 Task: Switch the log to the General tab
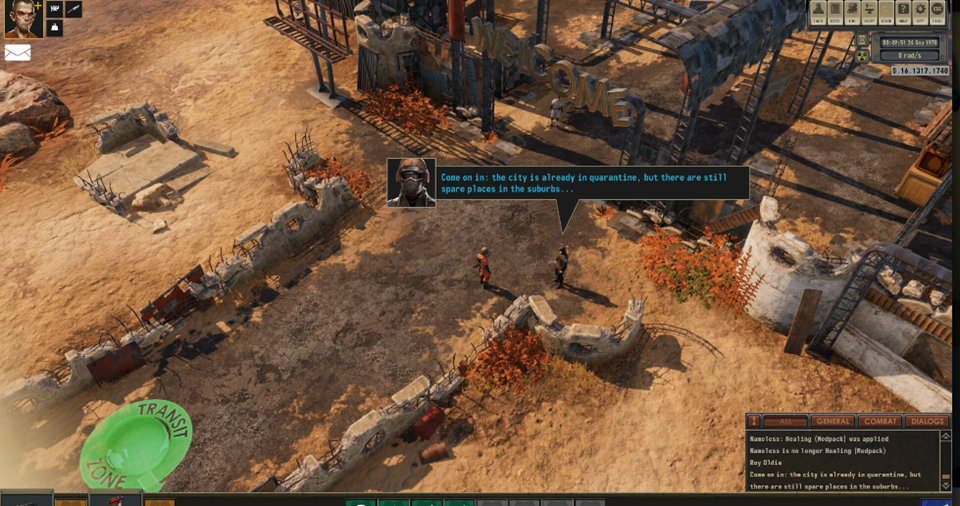click(x=832, y=421)
